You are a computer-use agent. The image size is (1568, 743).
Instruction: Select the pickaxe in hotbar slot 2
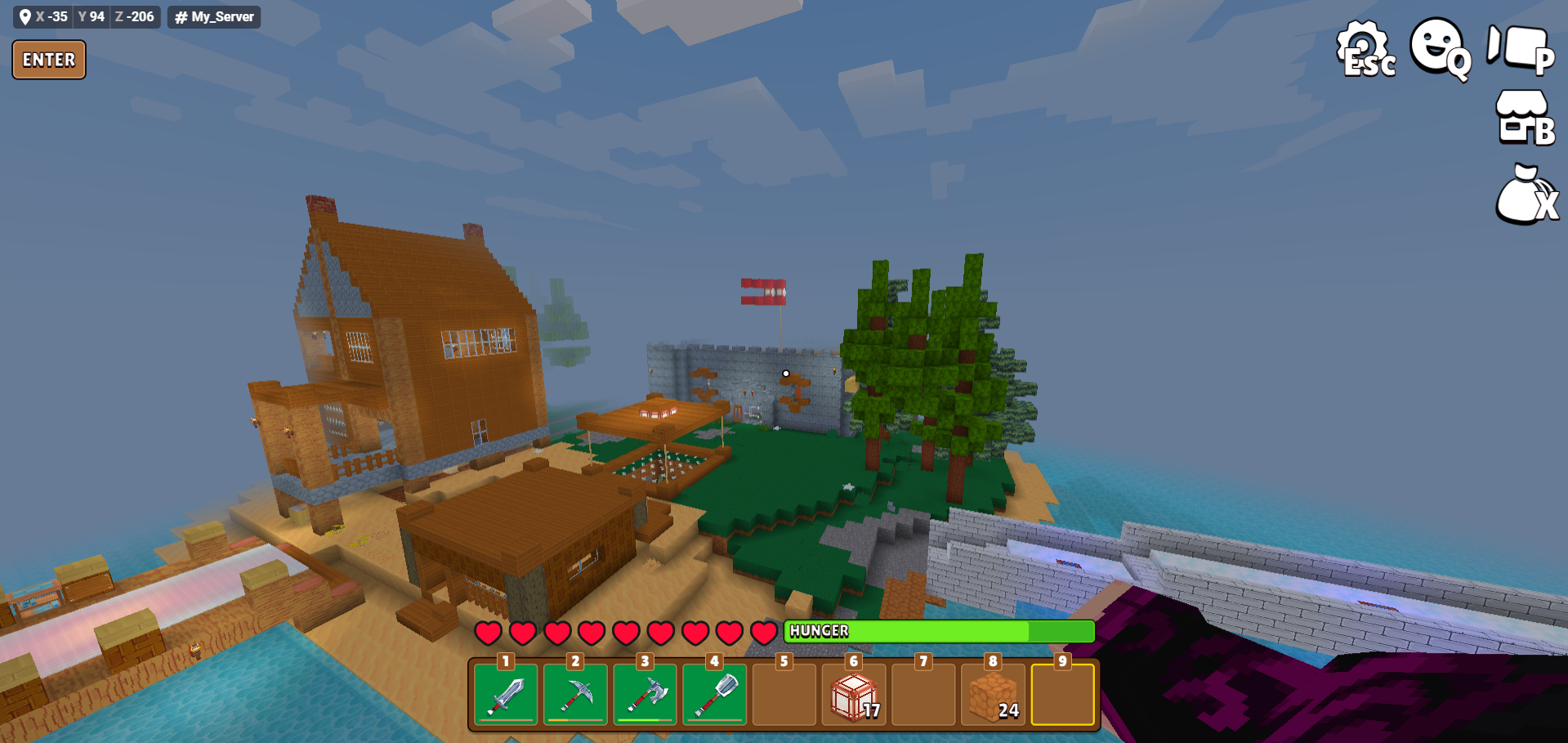575,695
